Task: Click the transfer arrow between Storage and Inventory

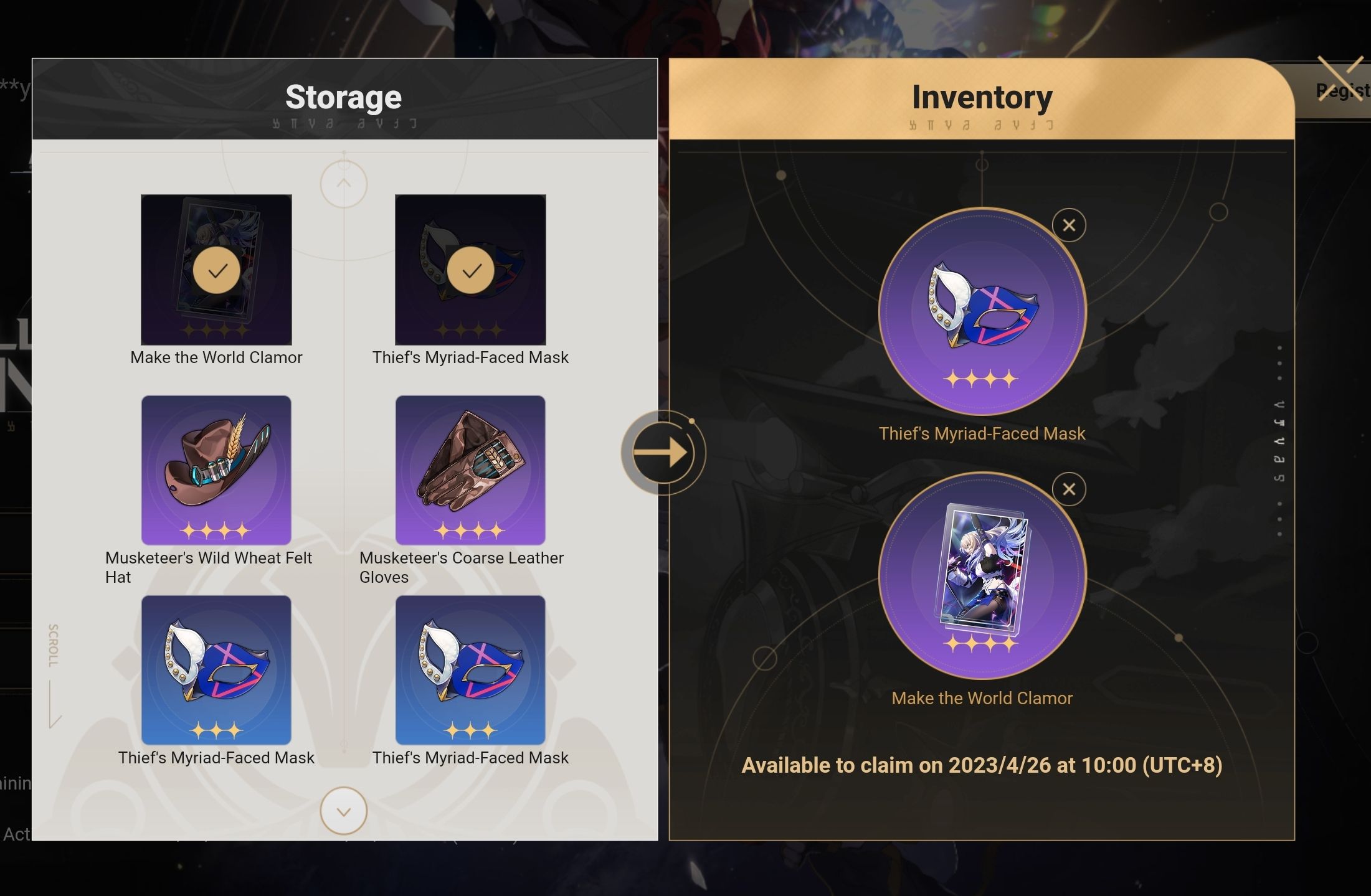Action: click(x=664, y=453)
